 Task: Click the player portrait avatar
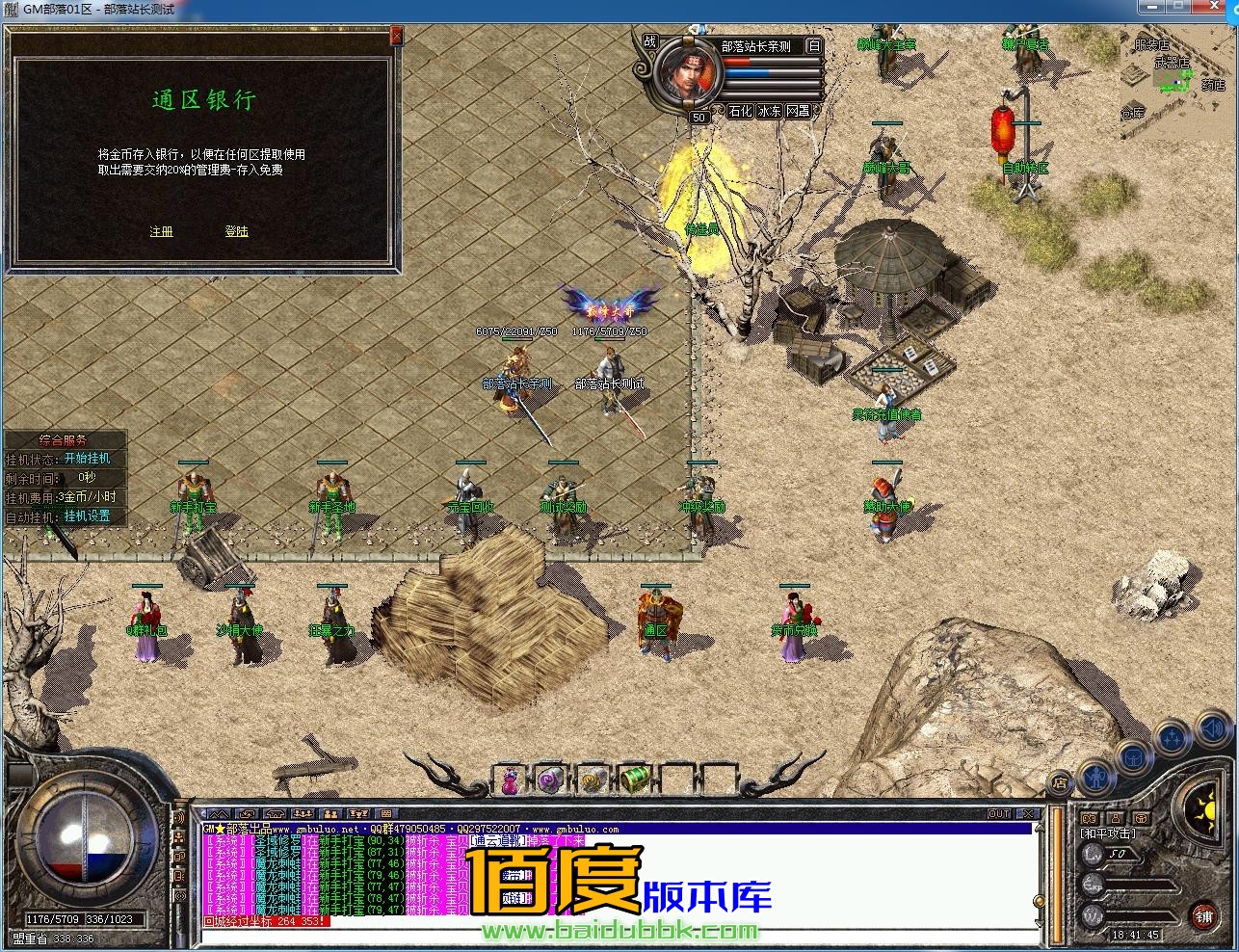686,73
